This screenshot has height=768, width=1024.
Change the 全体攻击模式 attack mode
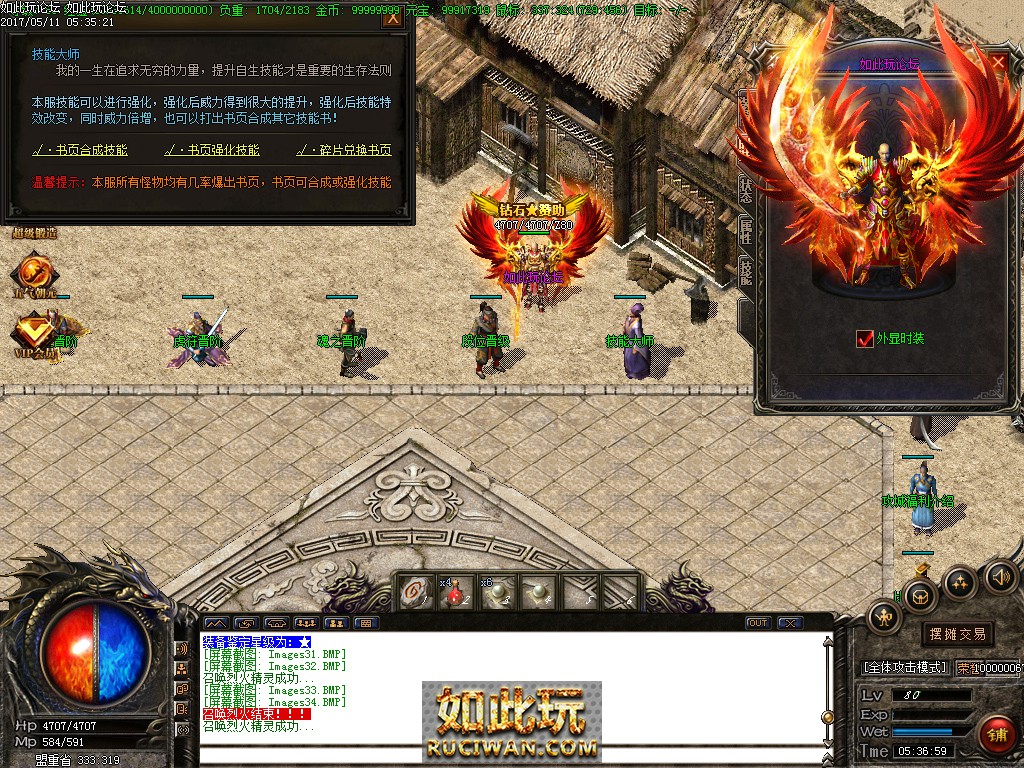pos(904,667)
